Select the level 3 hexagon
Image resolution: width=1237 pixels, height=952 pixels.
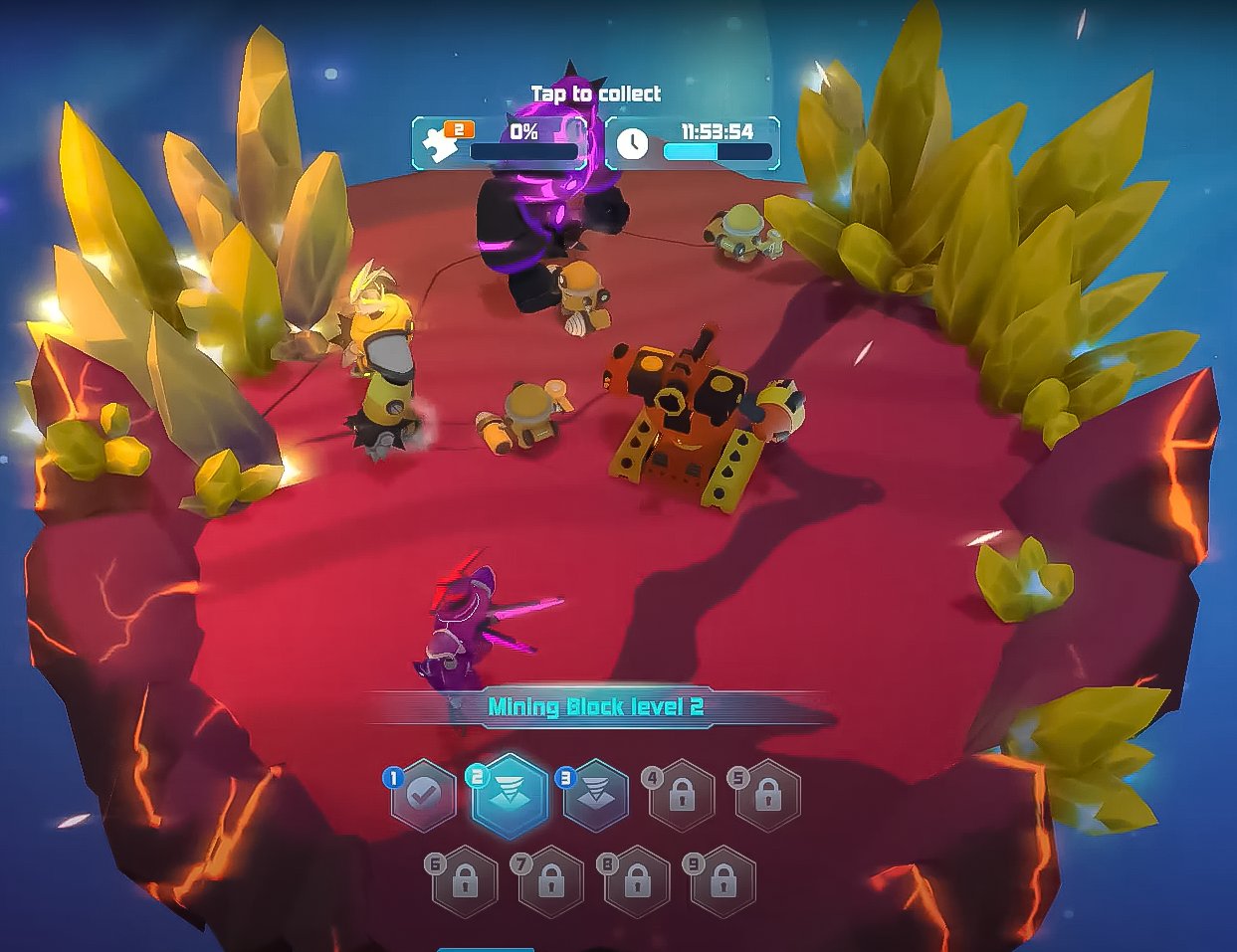pos(596,797)
